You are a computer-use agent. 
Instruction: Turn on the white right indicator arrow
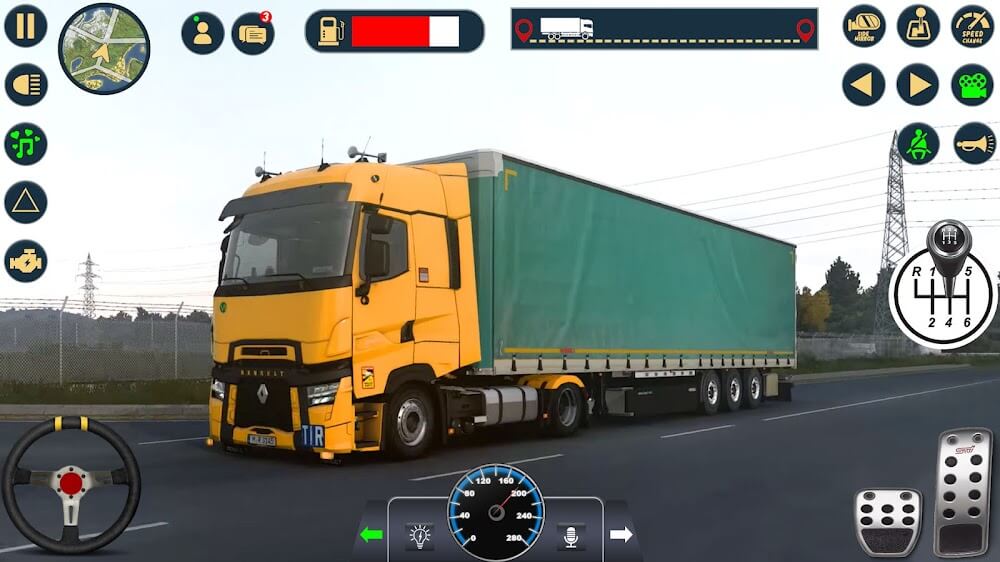click(621, 535)
